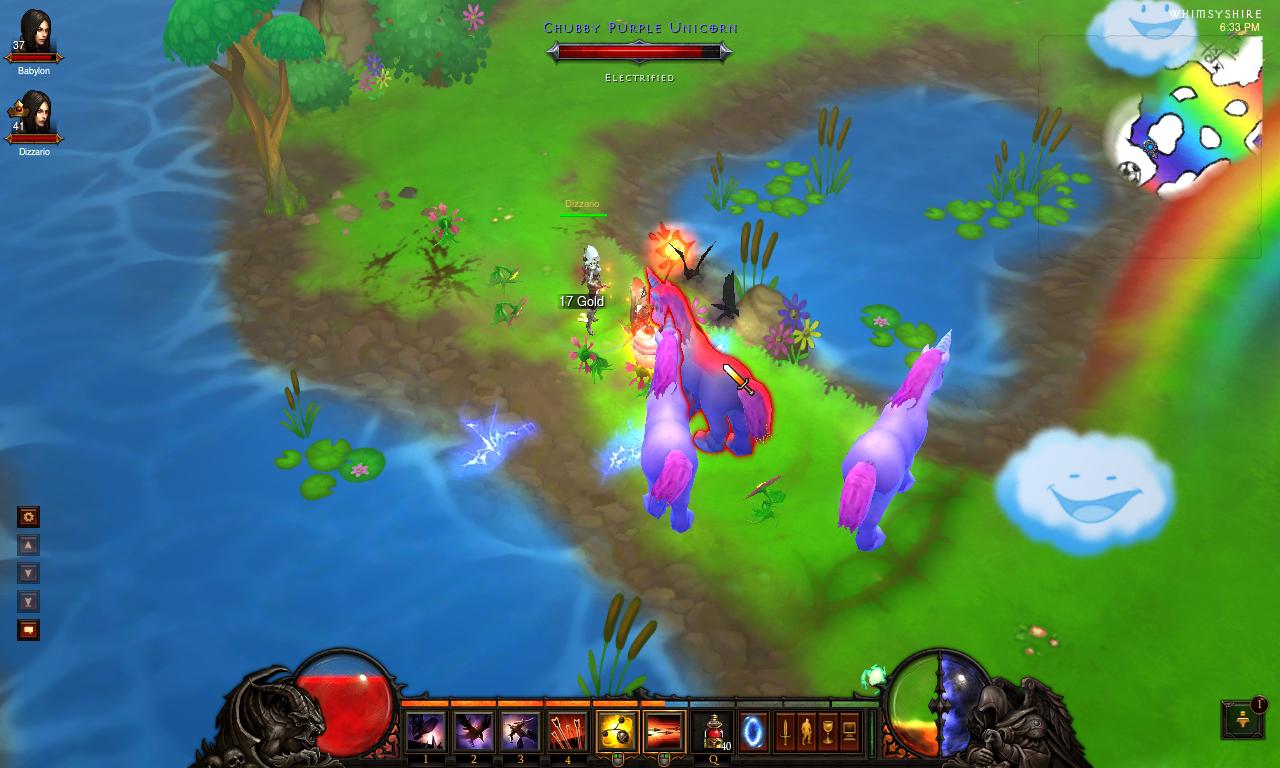The height and width of the screenshot is (768, 1280).
Task: Open chat settings with the gear button
Action: click(x=29, y=517)
